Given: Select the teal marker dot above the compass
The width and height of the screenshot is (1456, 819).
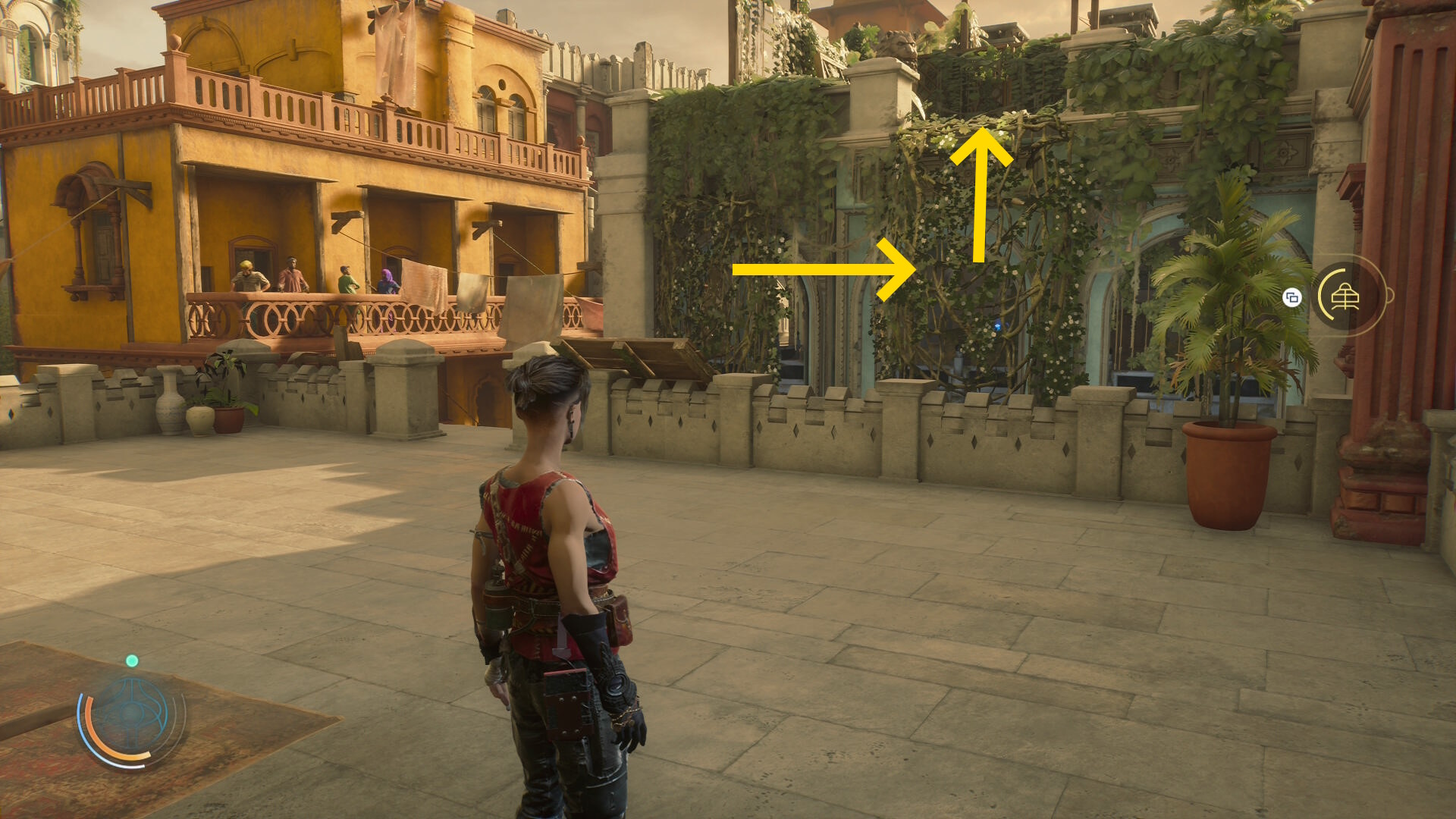Looking at the screenshot, I should 132,661.
